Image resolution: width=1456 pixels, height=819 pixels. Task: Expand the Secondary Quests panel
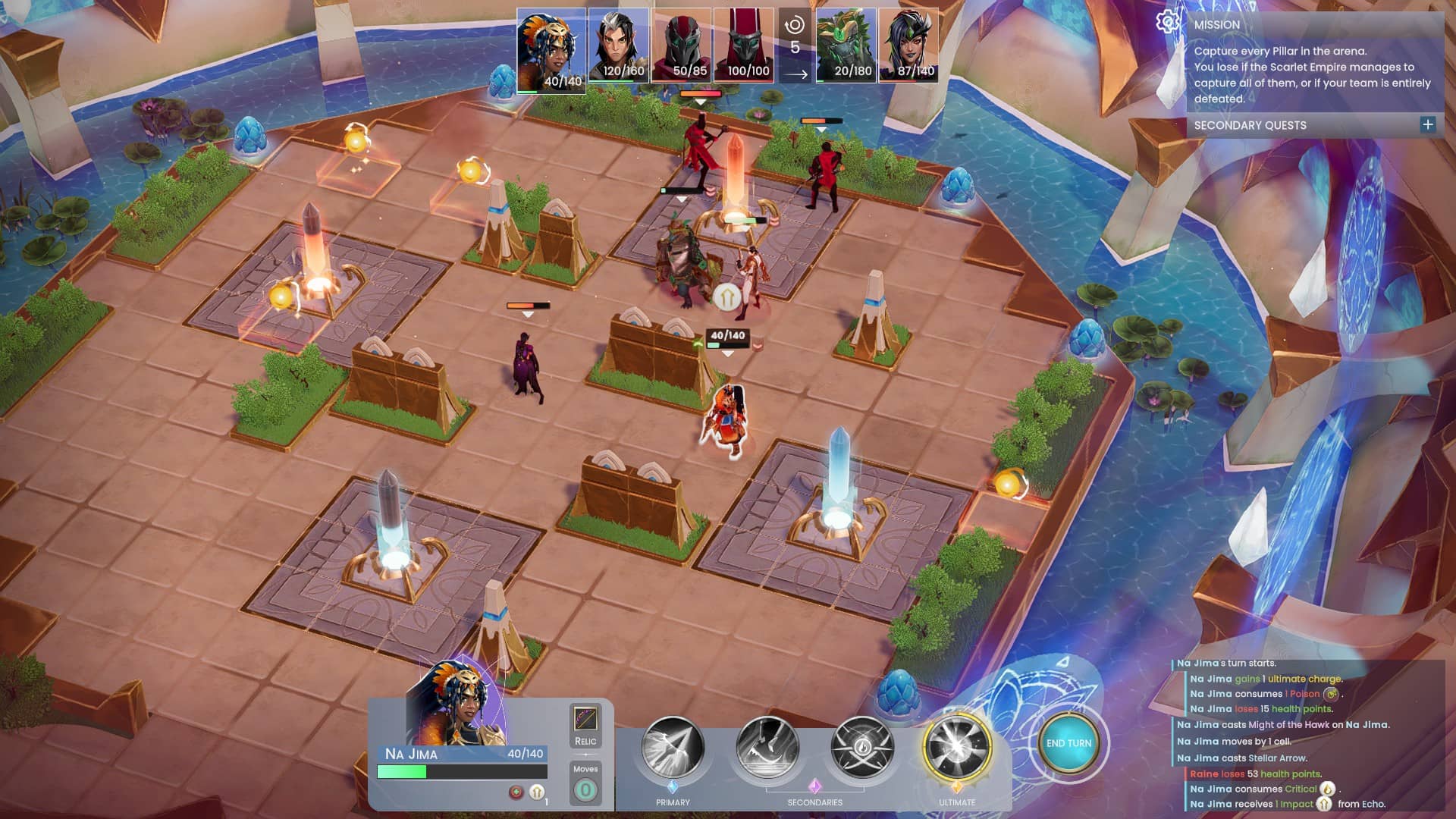1428,125
